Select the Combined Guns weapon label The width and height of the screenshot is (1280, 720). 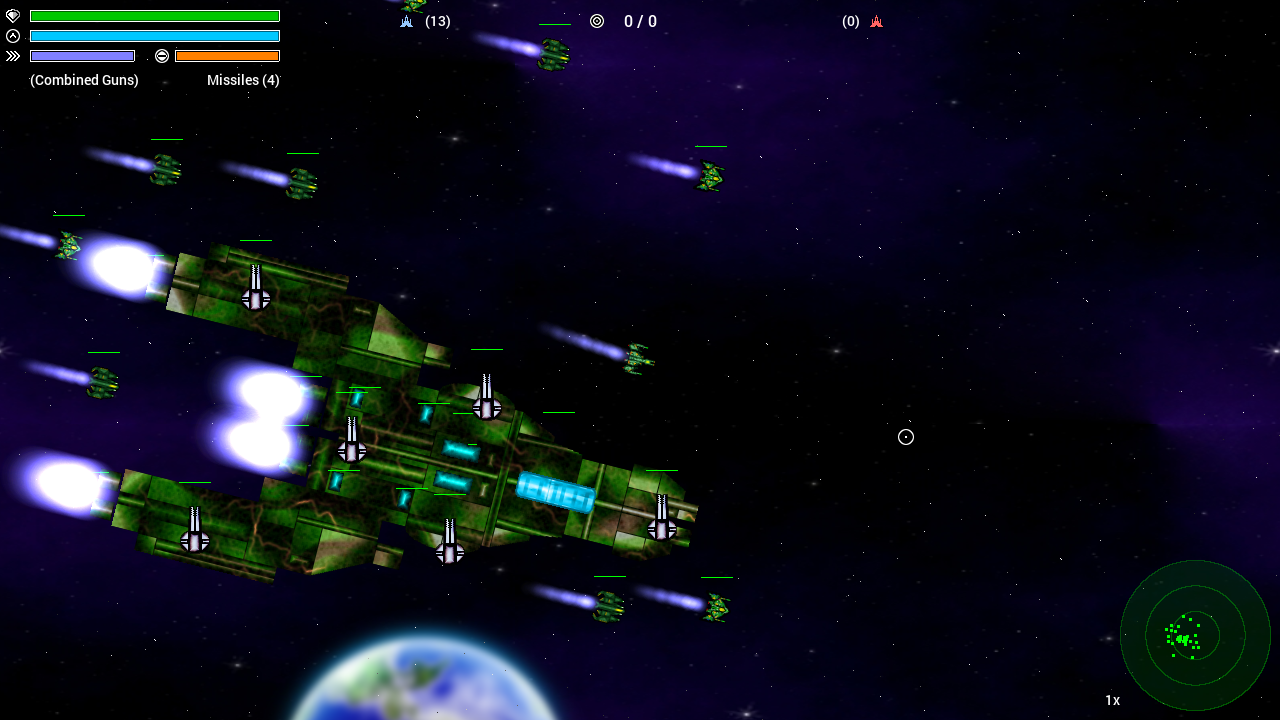click(x=84, y=80)
